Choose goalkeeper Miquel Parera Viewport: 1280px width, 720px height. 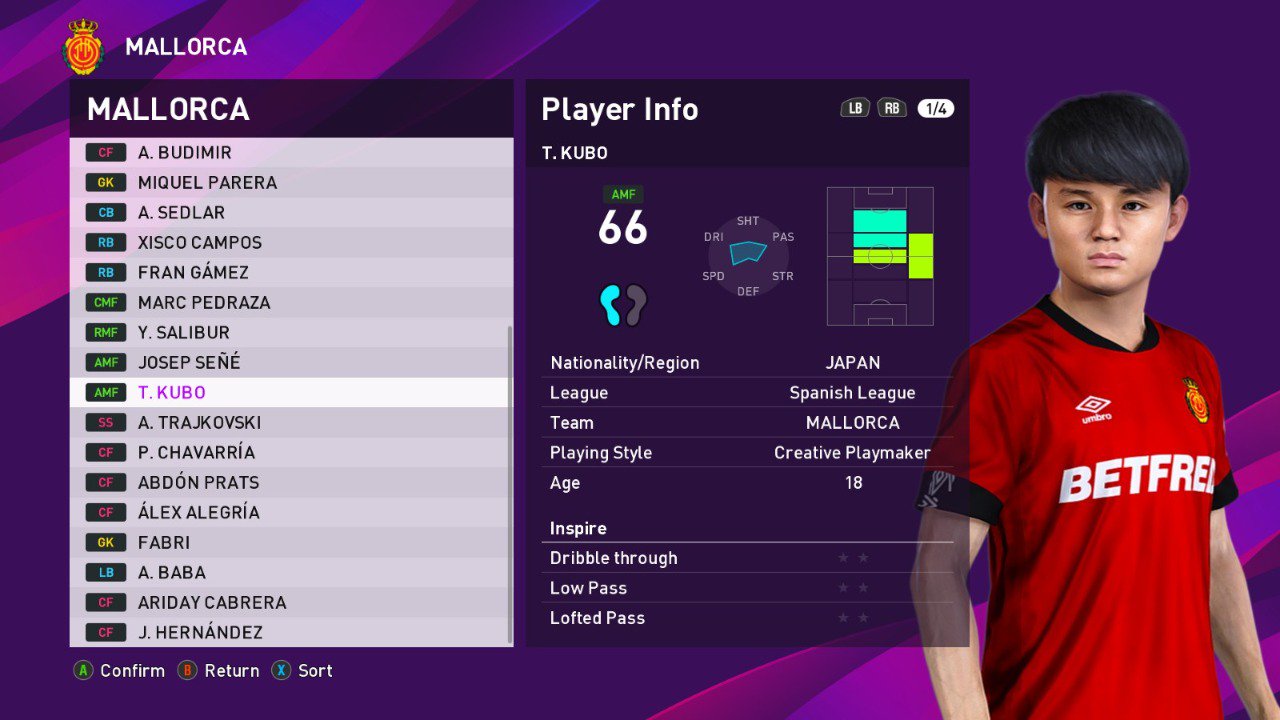(290, 183)
